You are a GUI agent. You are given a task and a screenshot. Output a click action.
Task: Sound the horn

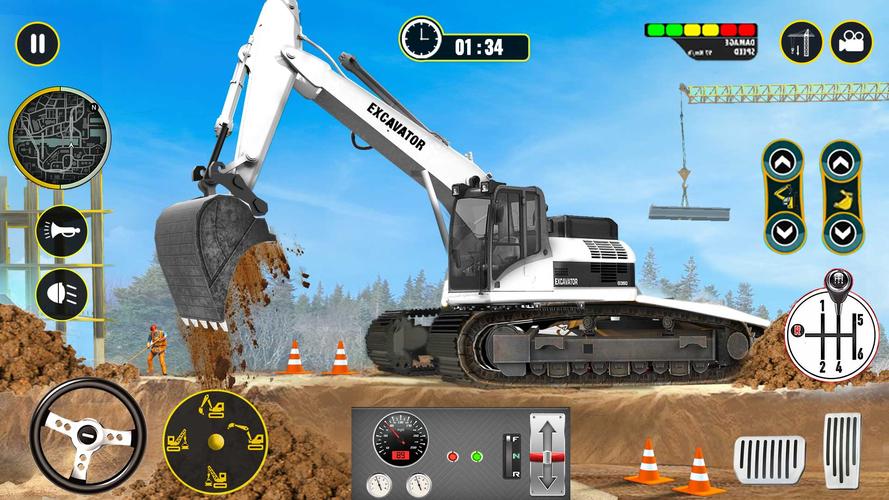coord(61,232)
